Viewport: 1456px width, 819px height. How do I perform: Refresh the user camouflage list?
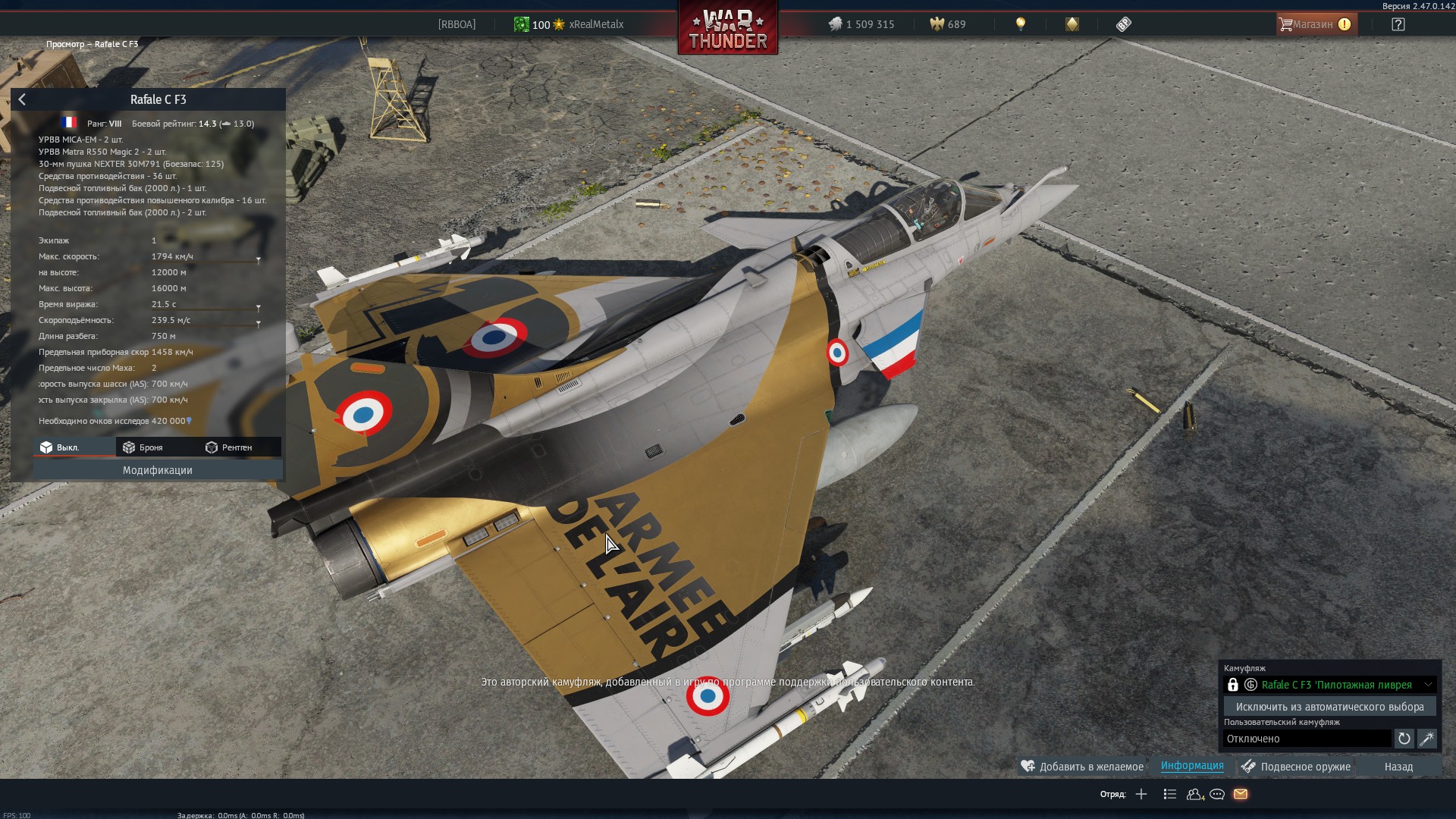coord(1404,739)
